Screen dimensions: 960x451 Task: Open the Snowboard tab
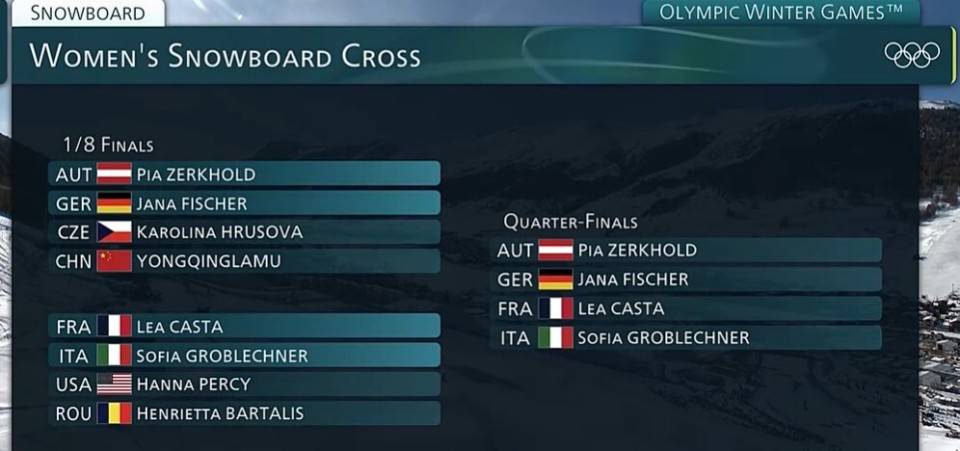(x=86, y=13)
